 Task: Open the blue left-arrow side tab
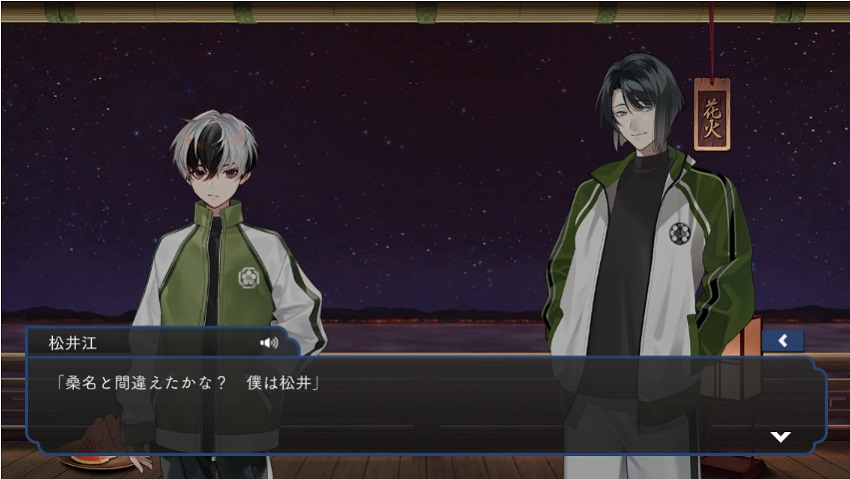click(782, 341)
